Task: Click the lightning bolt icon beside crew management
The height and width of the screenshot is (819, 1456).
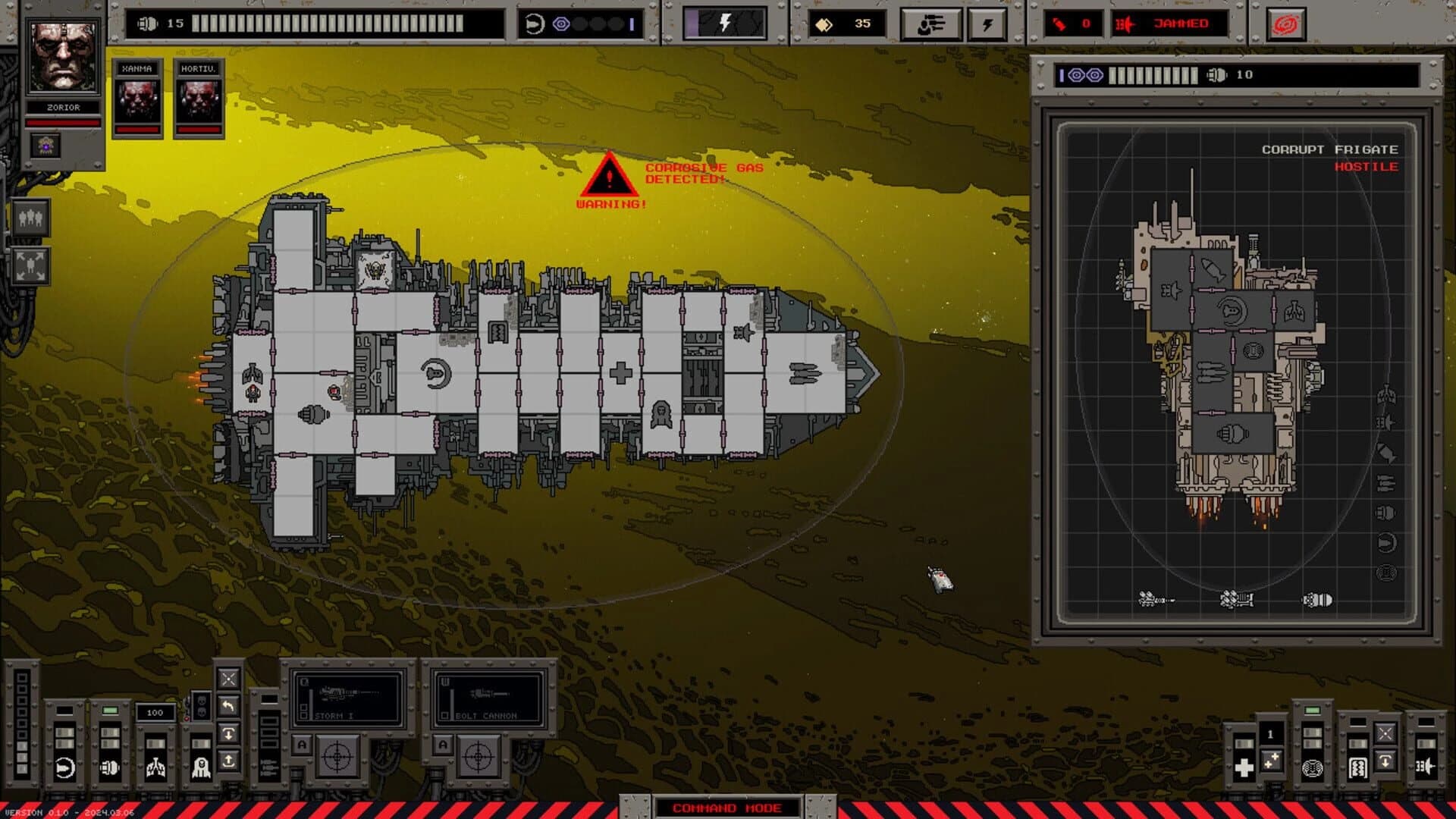Action: pos(986,23)
